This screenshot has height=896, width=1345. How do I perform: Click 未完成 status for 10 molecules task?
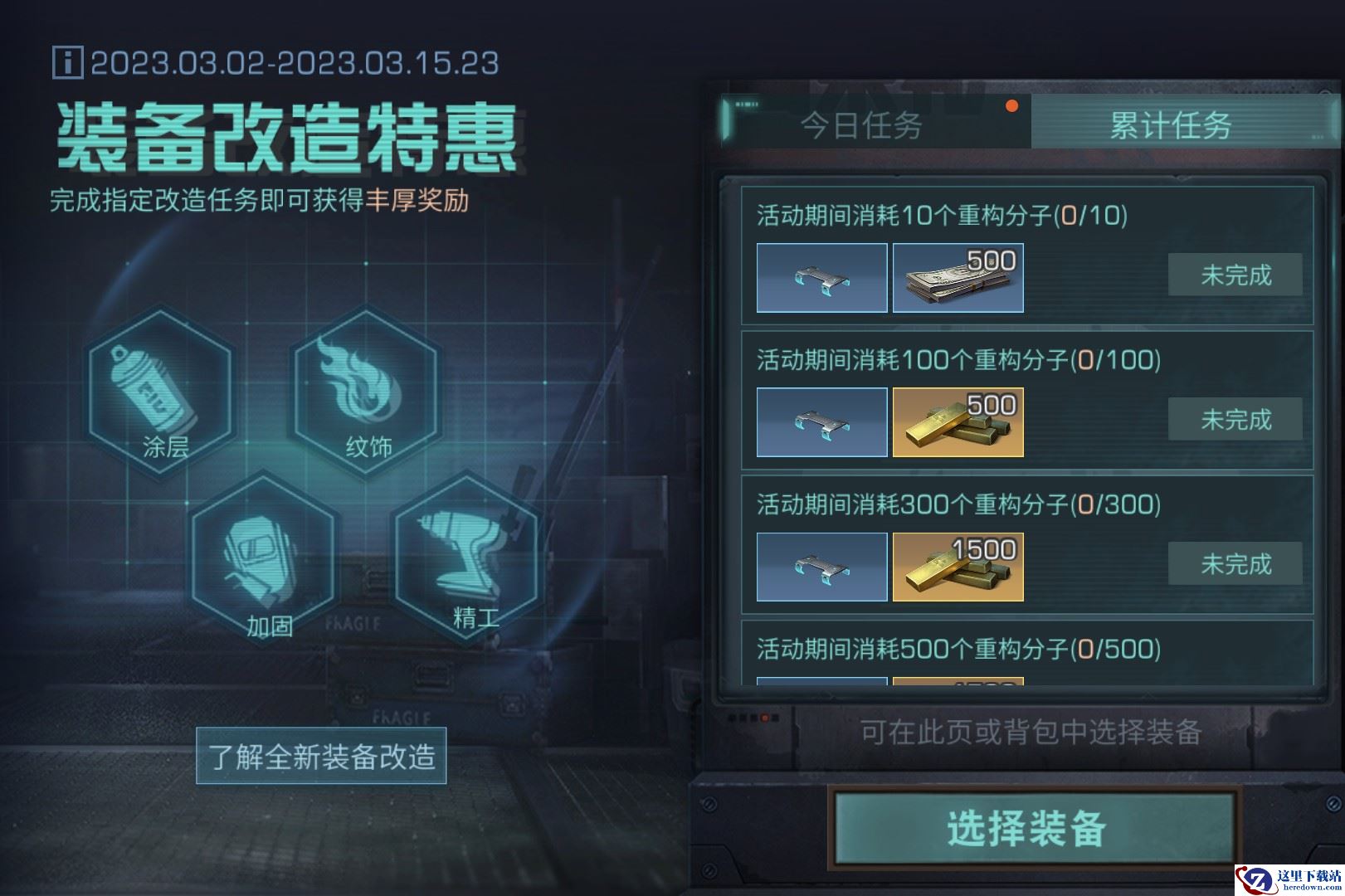click(1235, 274)
